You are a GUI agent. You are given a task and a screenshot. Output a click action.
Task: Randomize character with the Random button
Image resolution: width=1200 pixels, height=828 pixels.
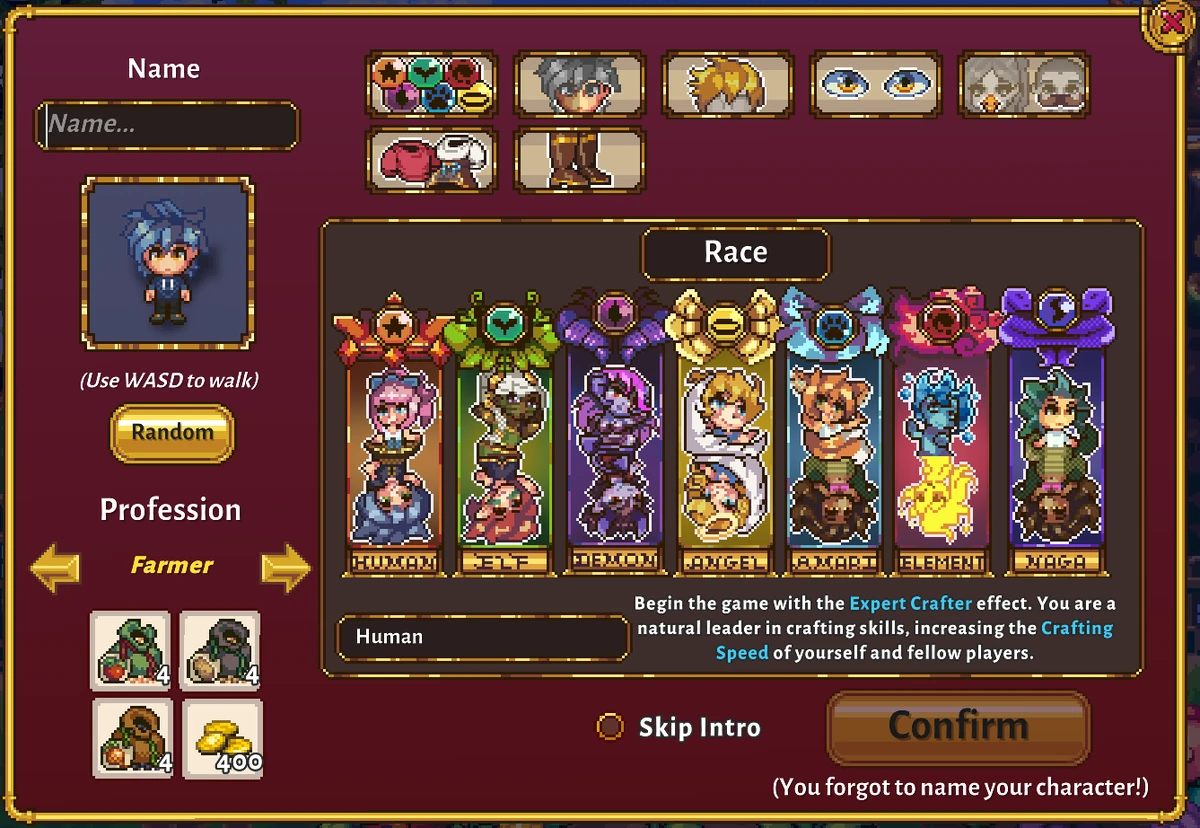point(172,433)
